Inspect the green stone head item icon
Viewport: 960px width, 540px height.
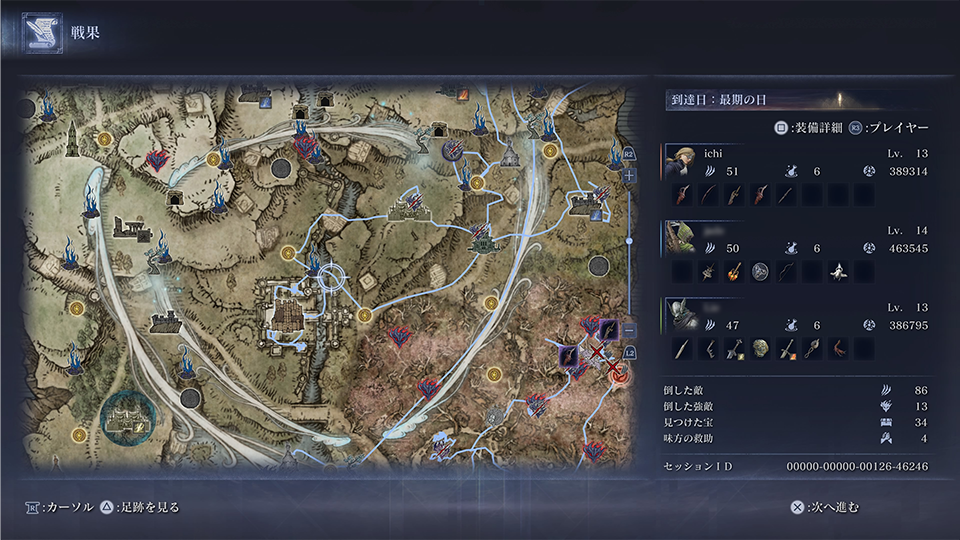coord(761,349)
